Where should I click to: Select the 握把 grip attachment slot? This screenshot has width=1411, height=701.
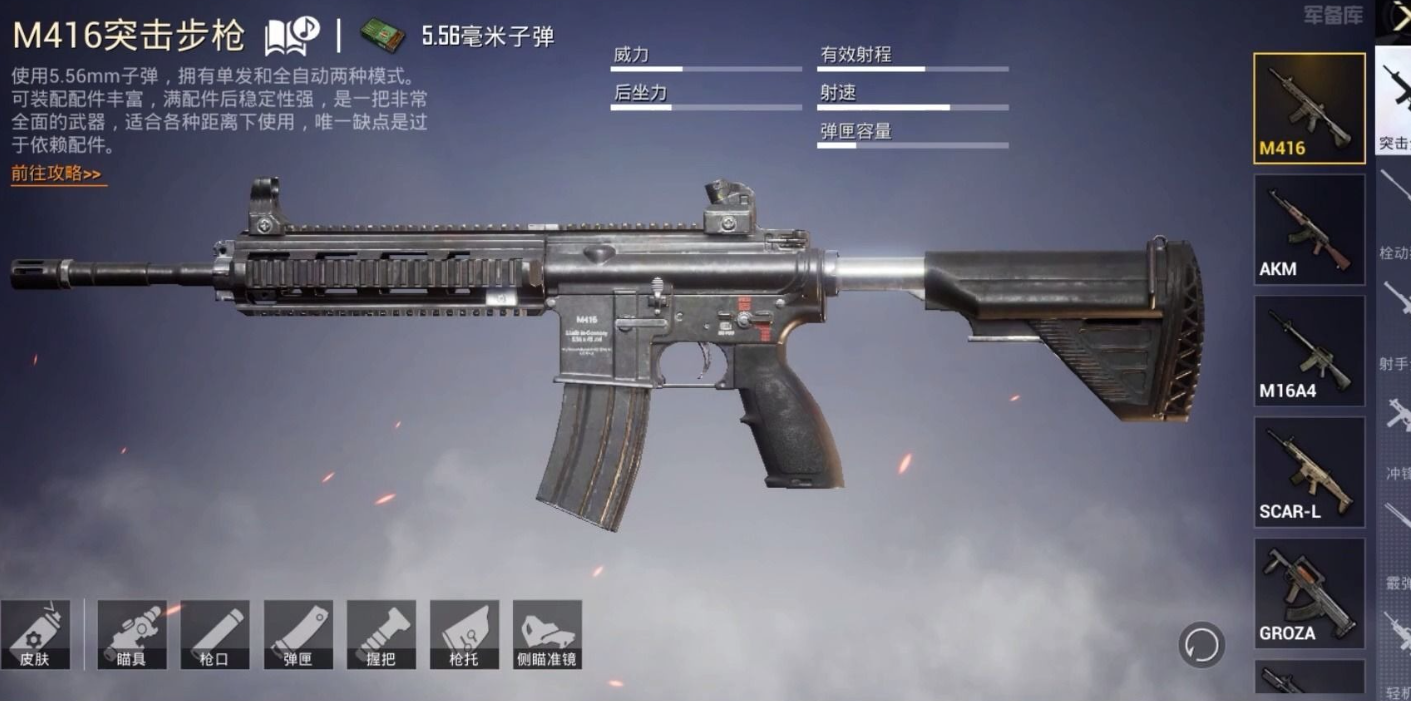click(x=381, y=634)
